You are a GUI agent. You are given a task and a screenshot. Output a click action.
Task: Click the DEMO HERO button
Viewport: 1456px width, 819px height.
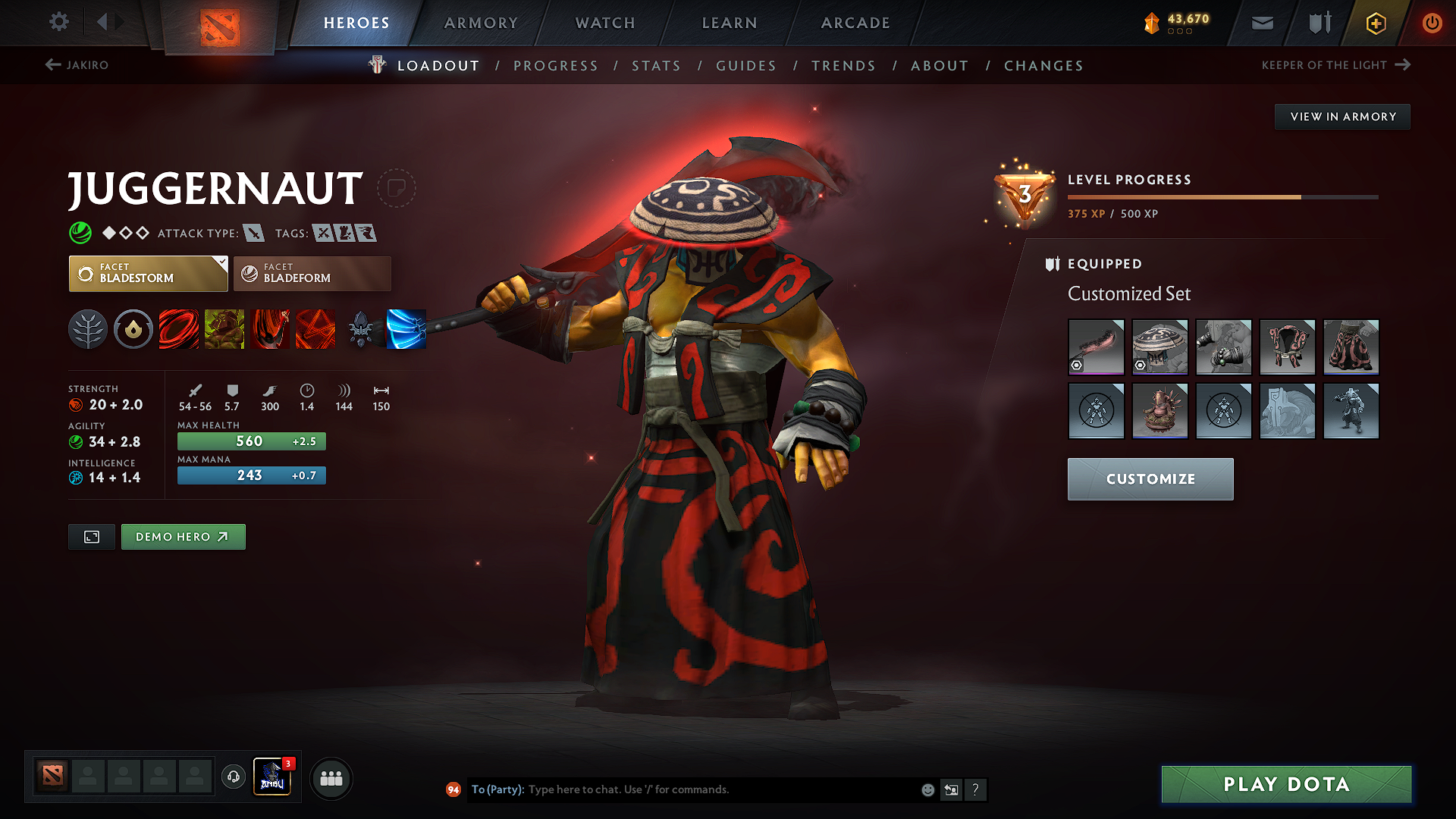point(183,536)
